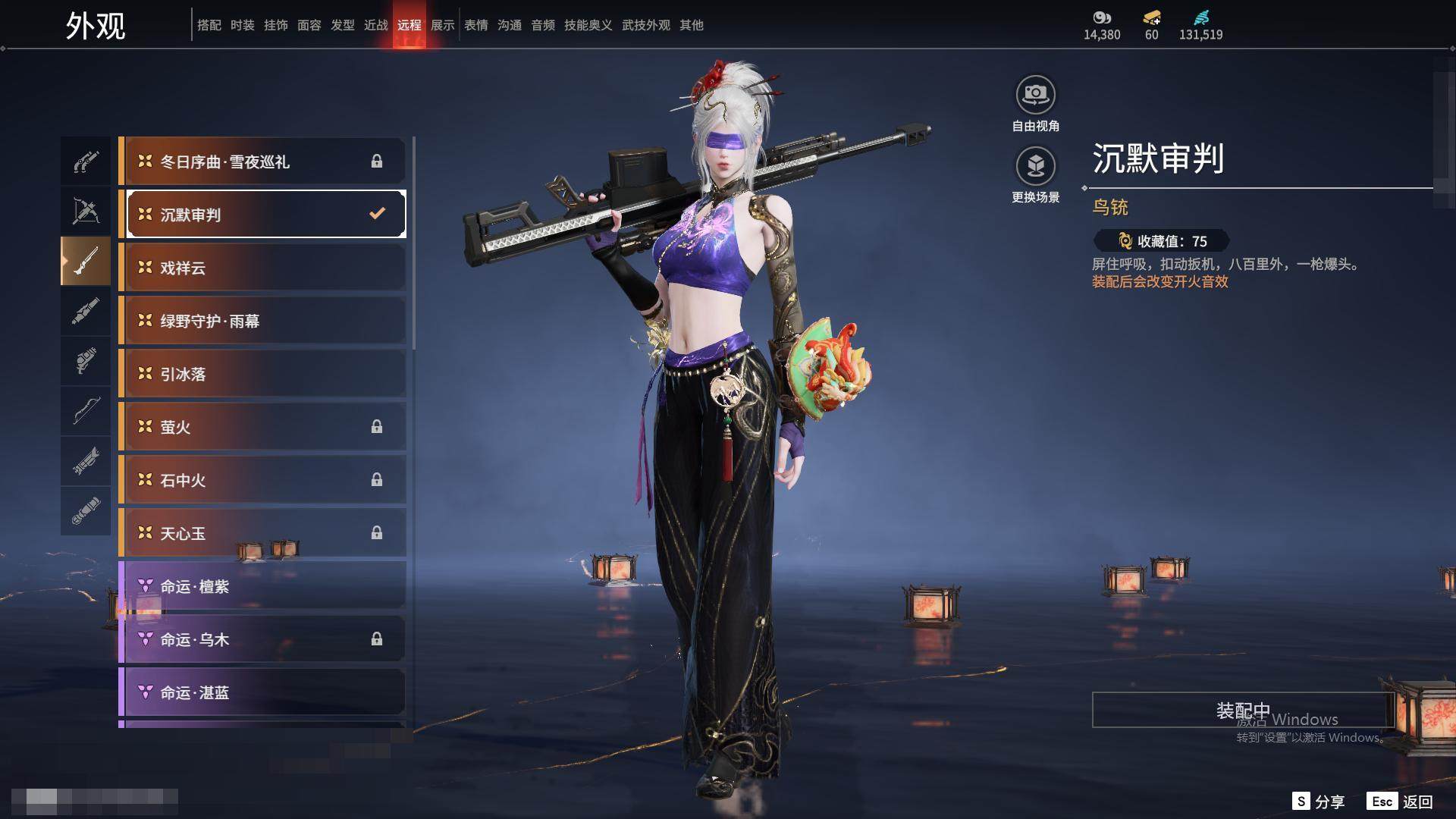This screenshot has height=819, width=1456.
Task: Click the 分享 share button
Action: click(x=1319, y=802)
